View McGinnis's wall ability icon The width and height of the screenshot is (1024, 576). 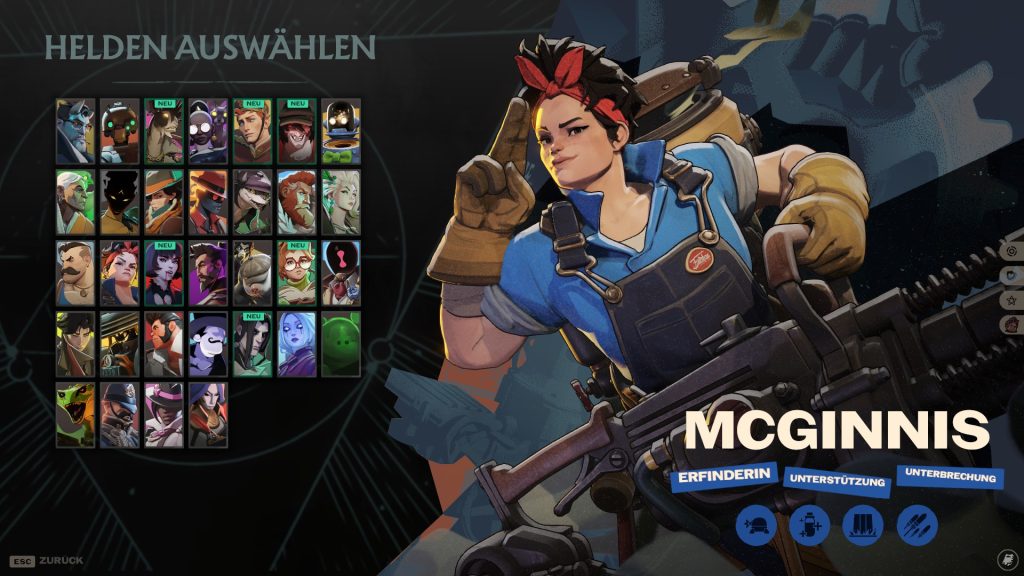pyautogui.click(x=861, y=525)
